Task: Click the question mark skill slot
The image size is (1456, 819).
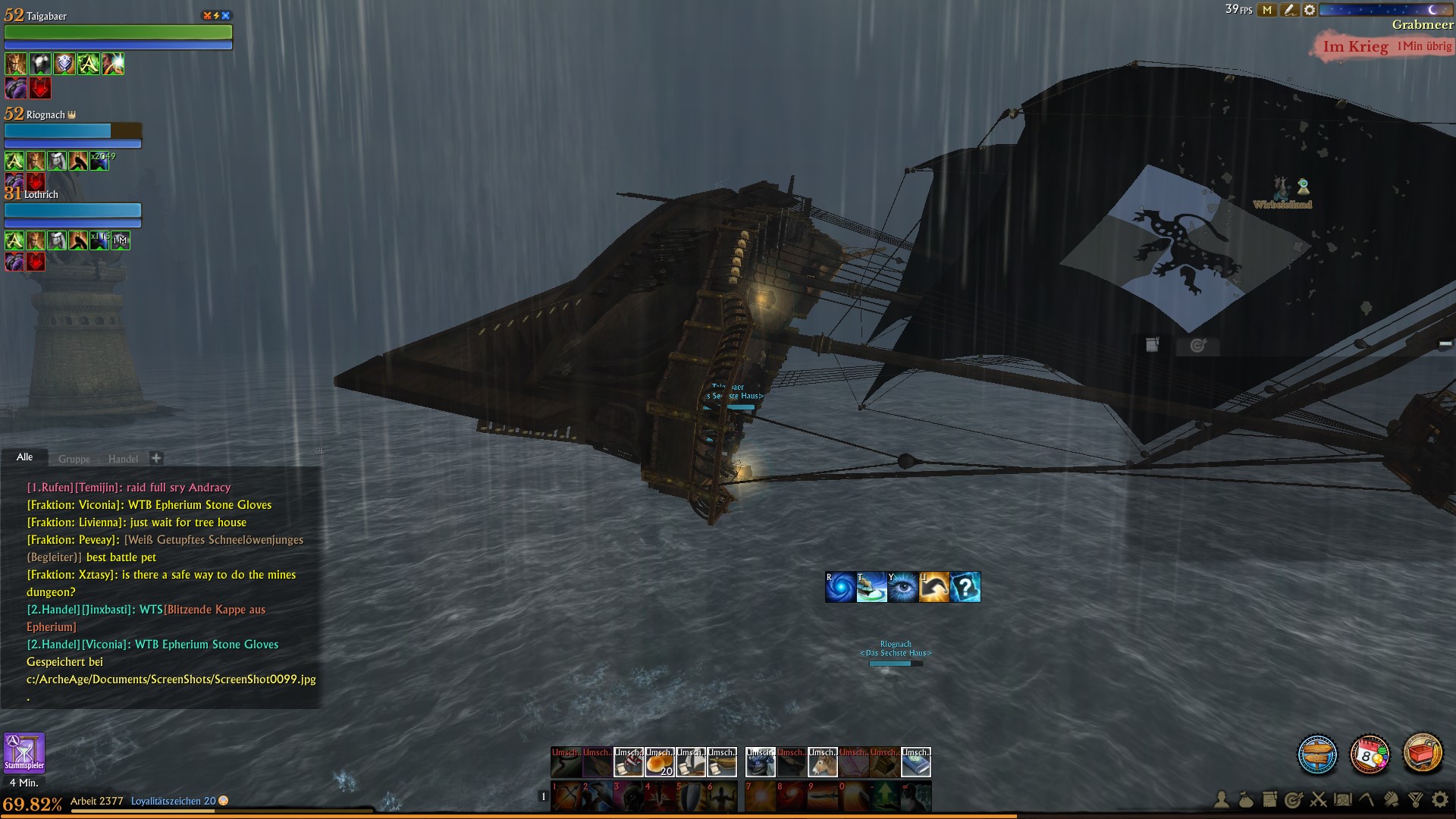Action: 965,586
